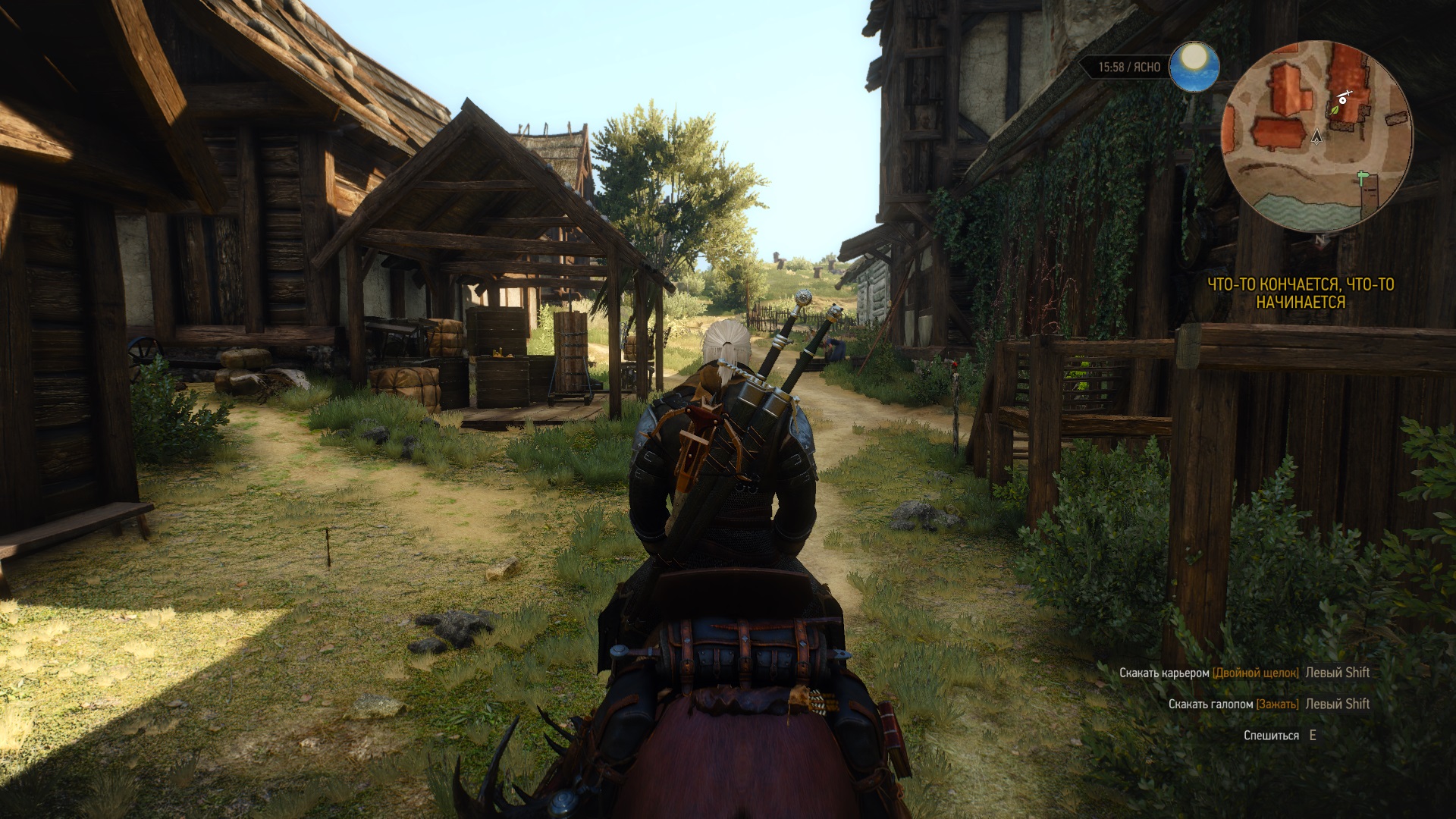The width and height of the screenshot is (1456, 819).
Task: Open tracked quest 'Что-то кончается, что-то начинается'
Action: tap(1300, 293)
